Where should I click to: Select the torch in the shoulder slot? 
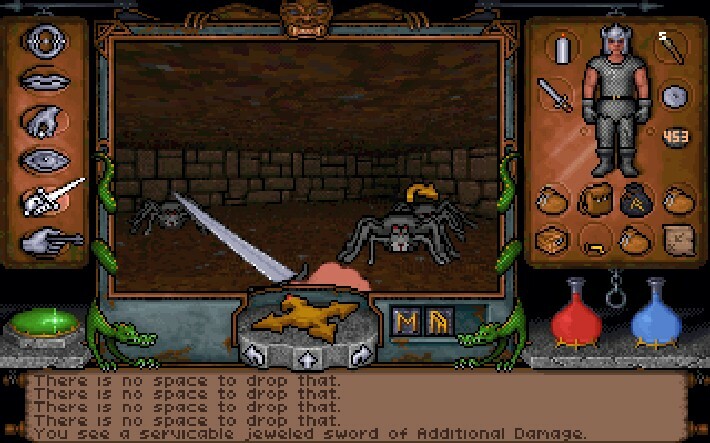click(x=669, y=46)
